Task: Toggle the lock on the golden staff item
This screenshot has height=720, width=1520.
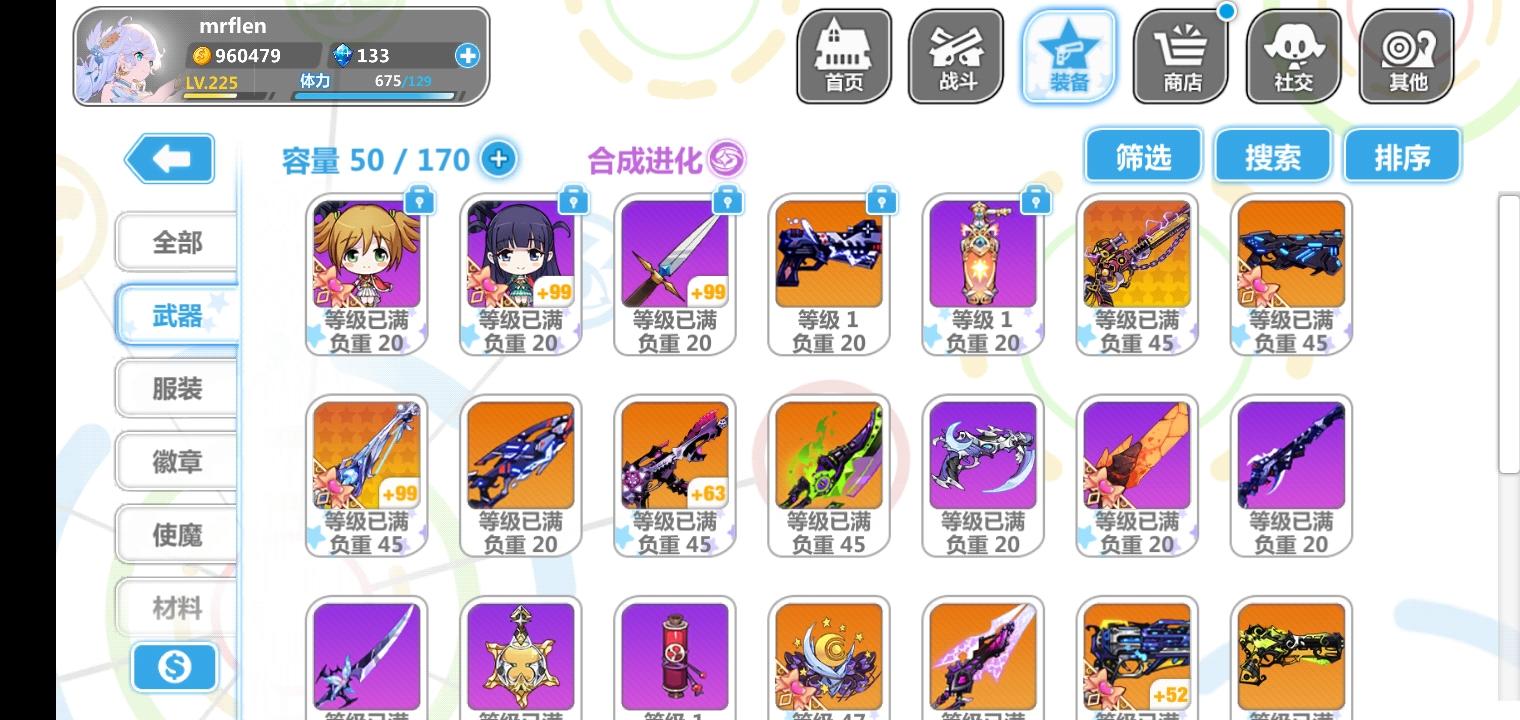Action: (x=1035, y=200)
